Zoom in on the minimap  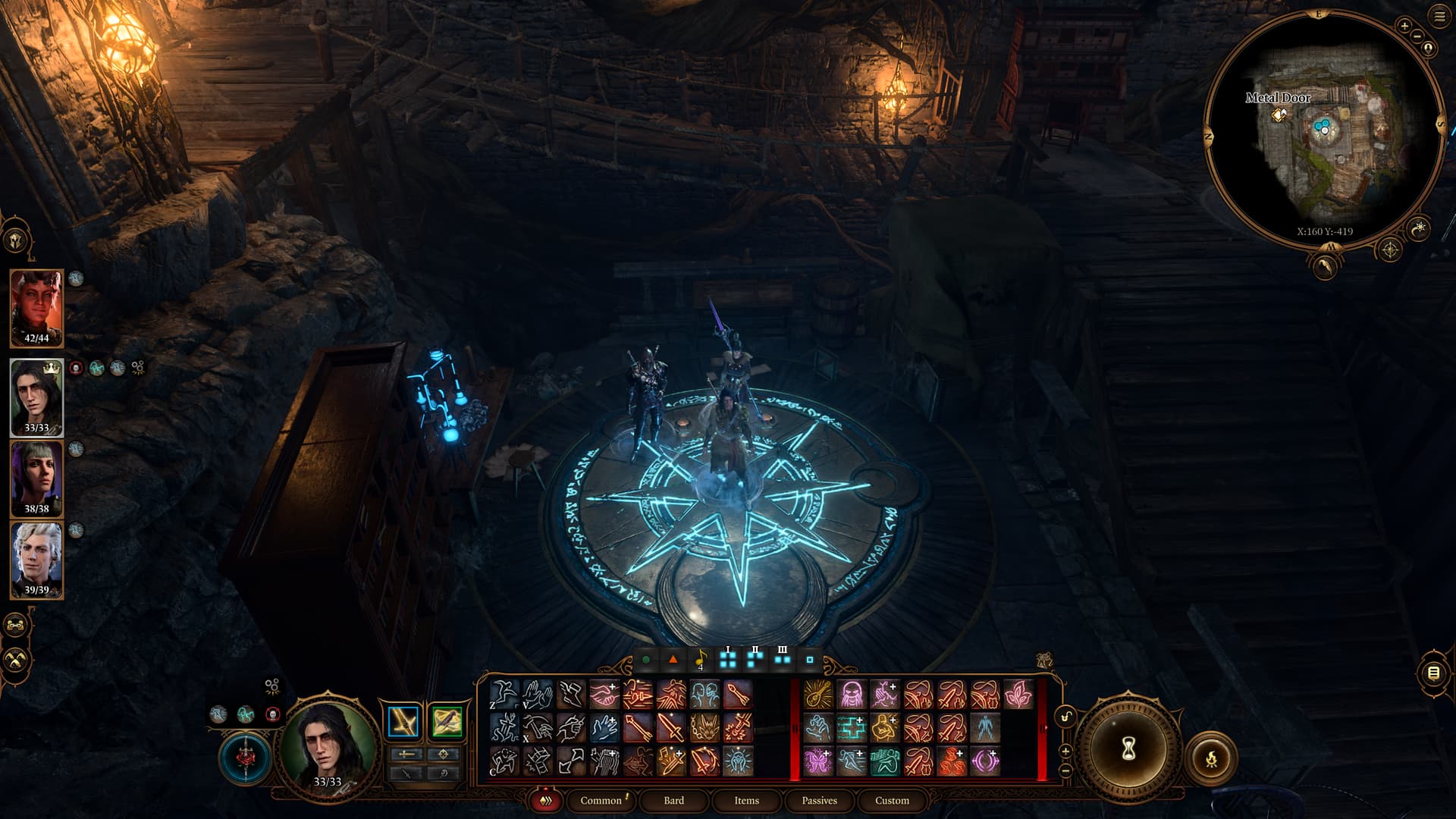(x=1404, y=26)
